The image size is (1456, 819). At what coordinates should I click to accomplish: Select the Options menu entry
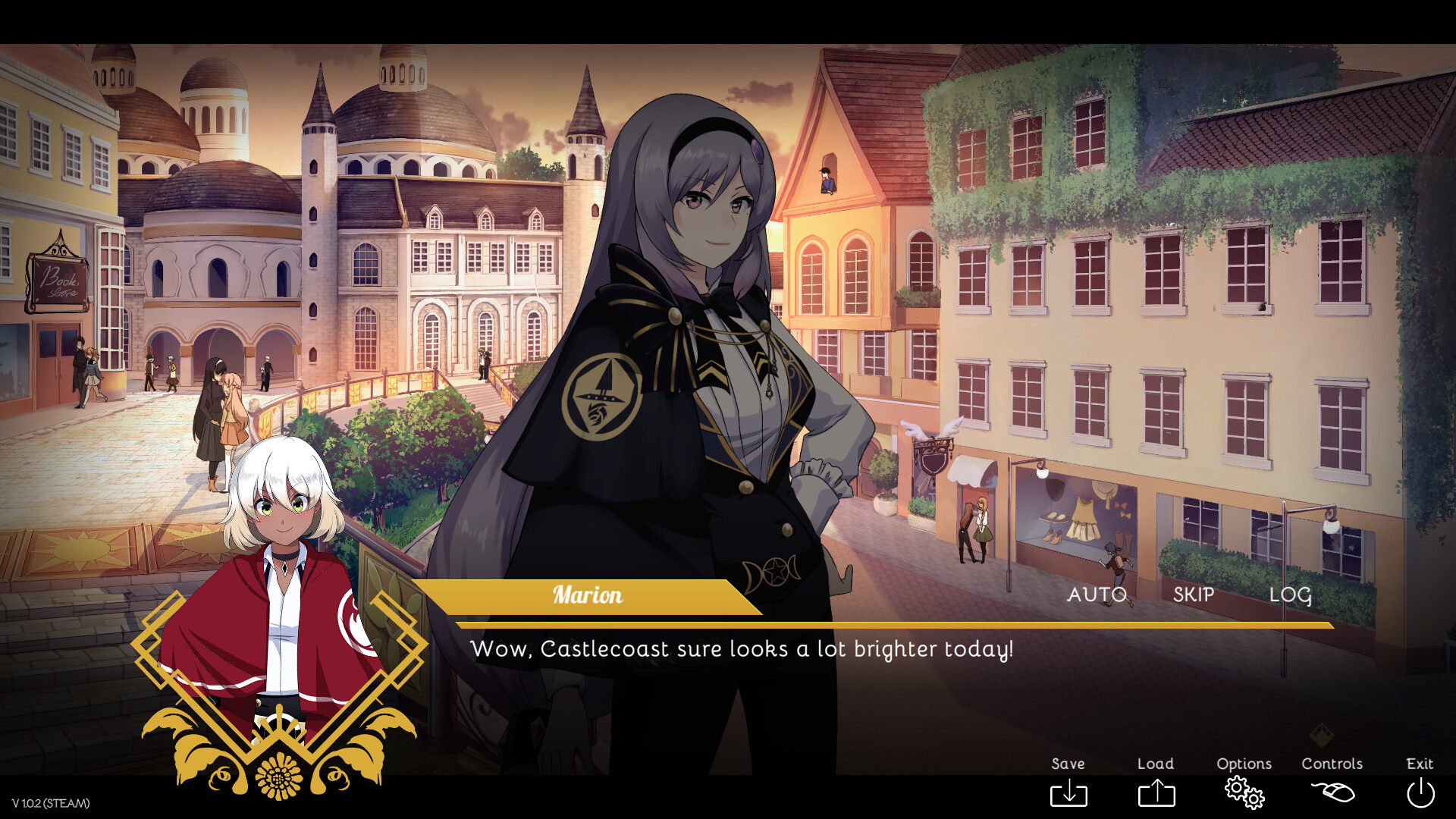(1244, 764)
